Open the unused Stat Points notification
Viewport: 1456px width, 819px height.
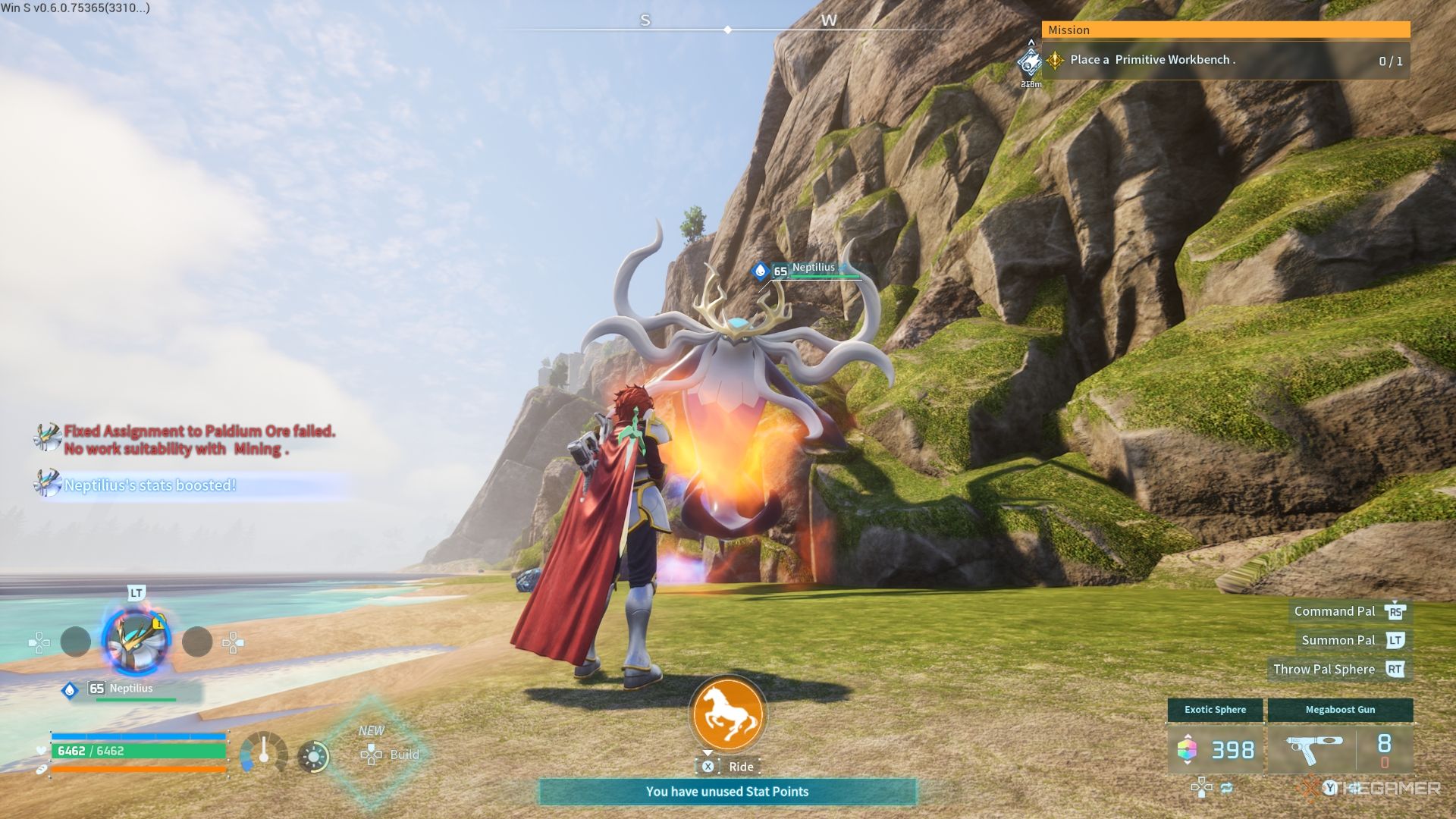[727, 792]
